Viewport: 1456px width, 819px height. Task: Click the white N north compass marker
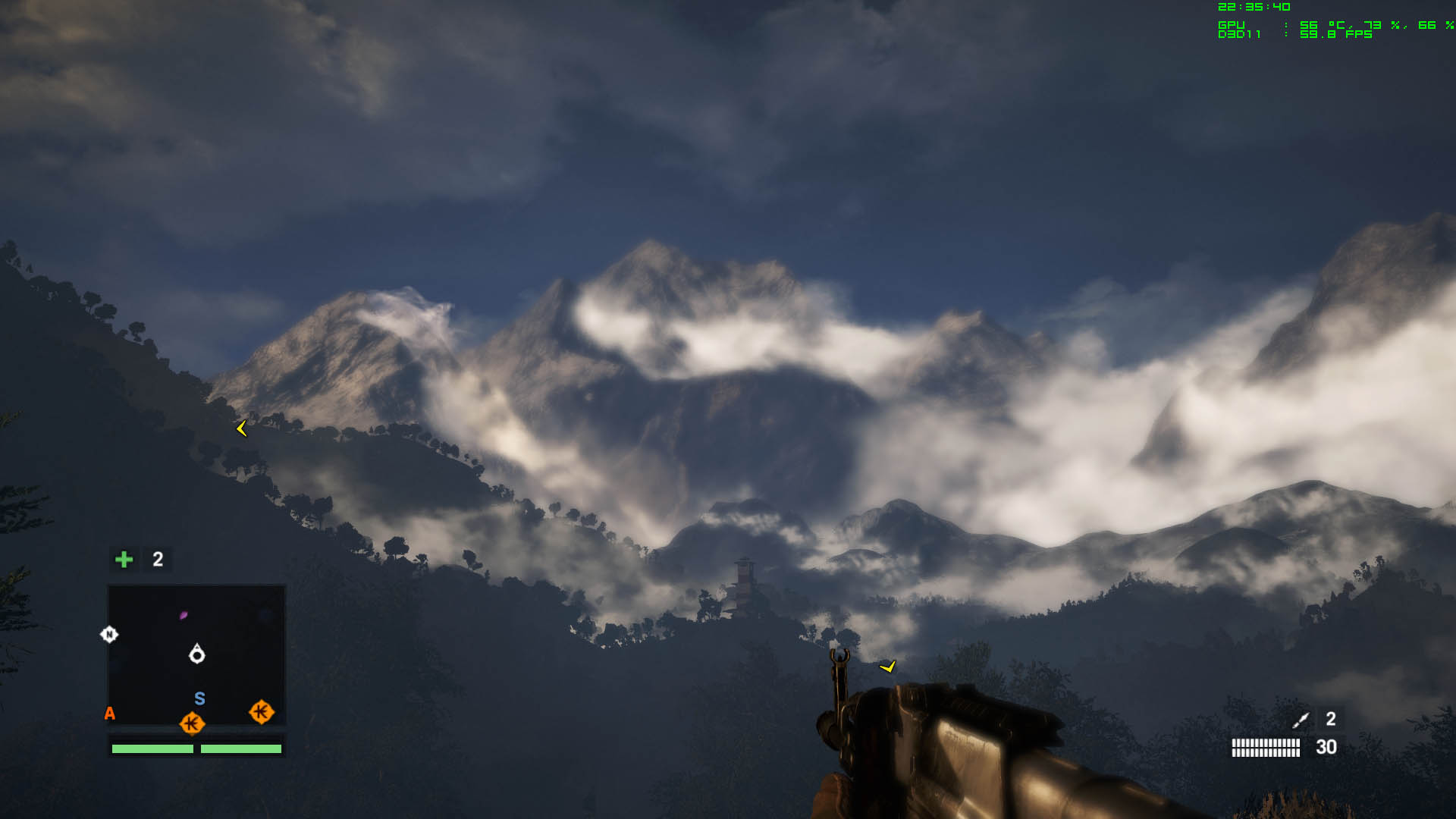[109, 635]
